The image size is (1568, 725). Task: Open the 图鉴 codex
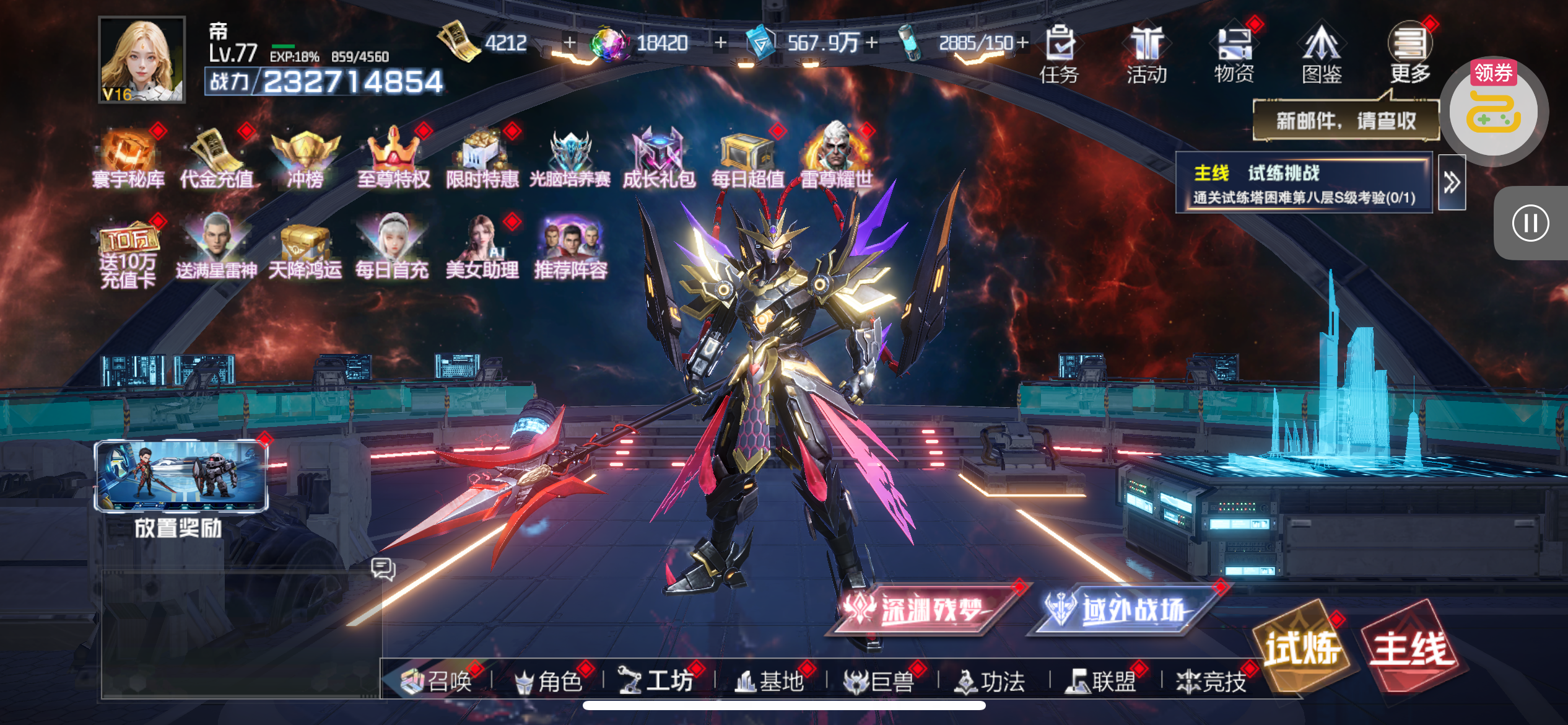point(1322,55)
